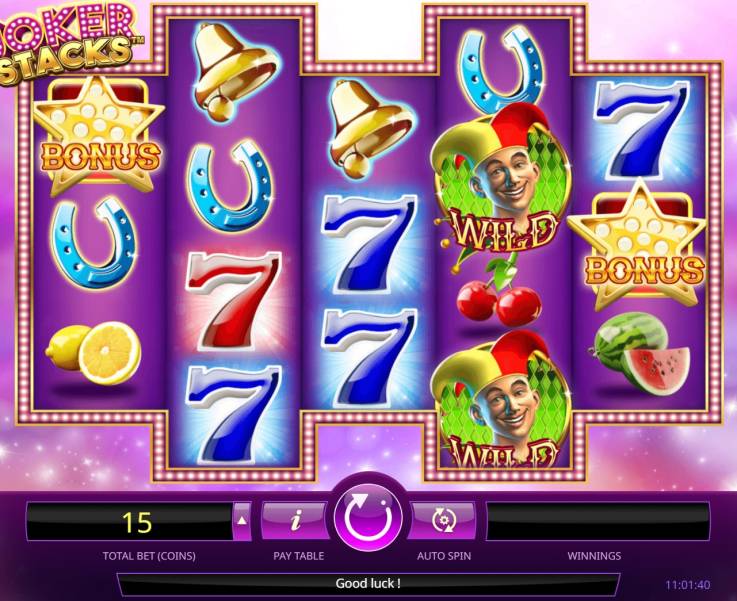Spin the reels with the round button
Viewport: 737px width, 601px height.
coord(368,519)
